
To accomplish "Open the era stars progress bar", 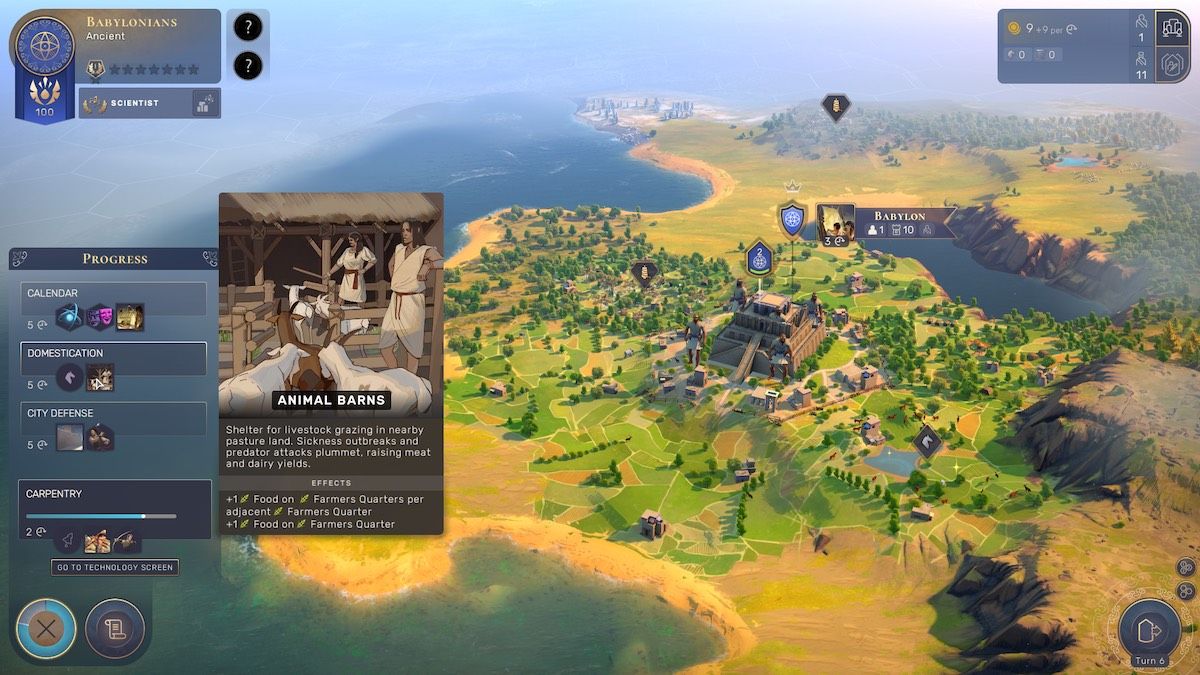I will 153,70.
